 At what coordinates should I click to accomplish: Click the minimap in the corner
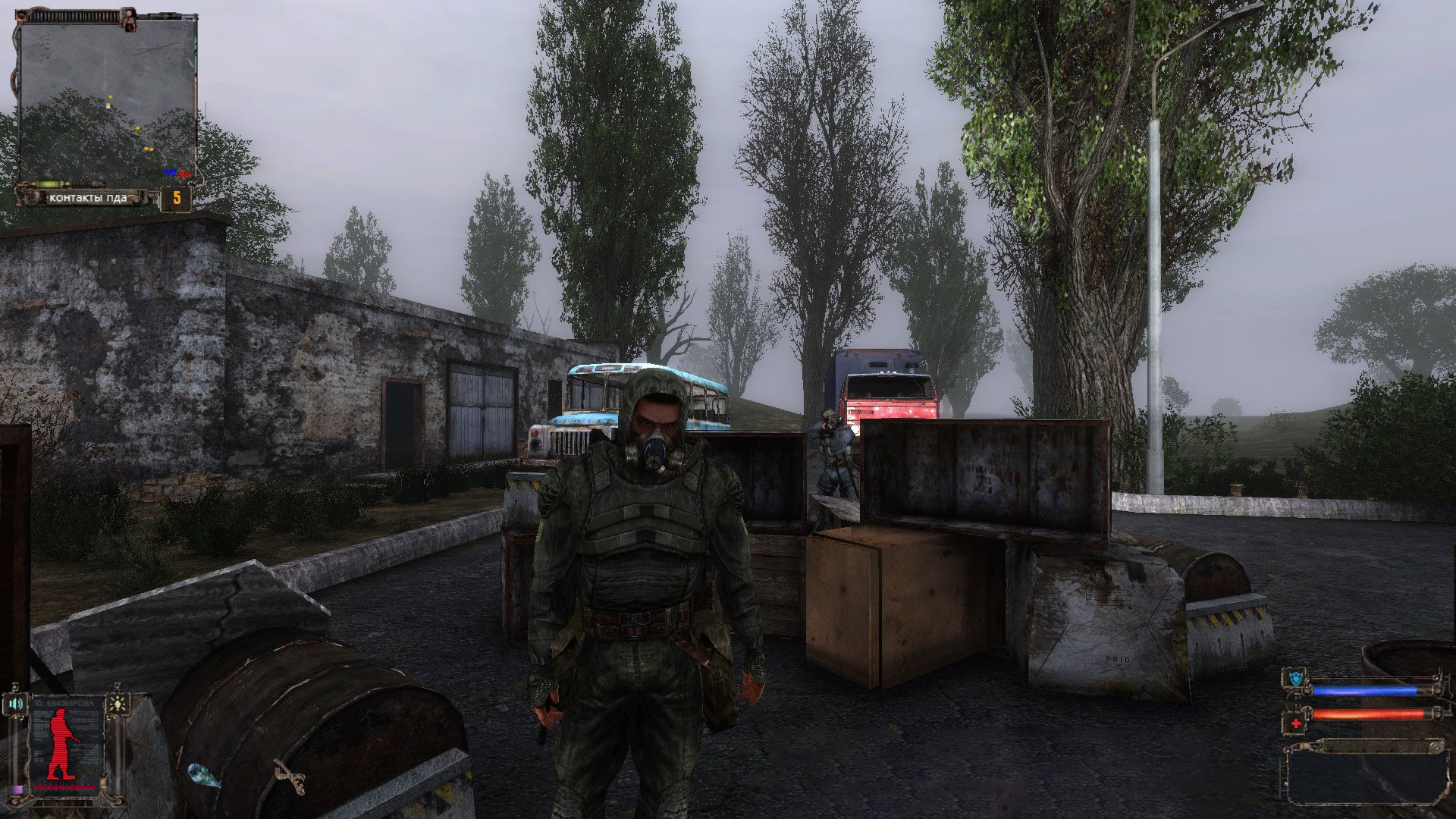106,99
